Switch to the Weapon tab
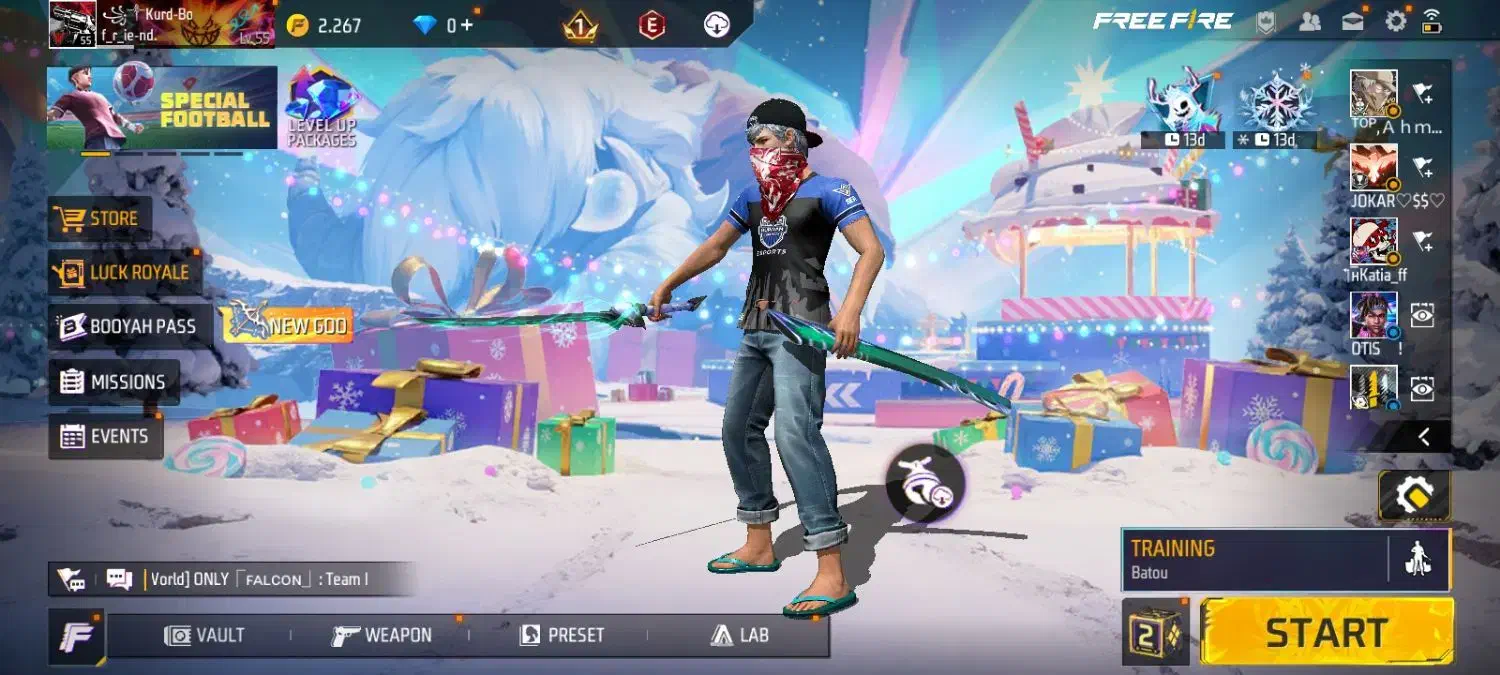 pos(382,635)
